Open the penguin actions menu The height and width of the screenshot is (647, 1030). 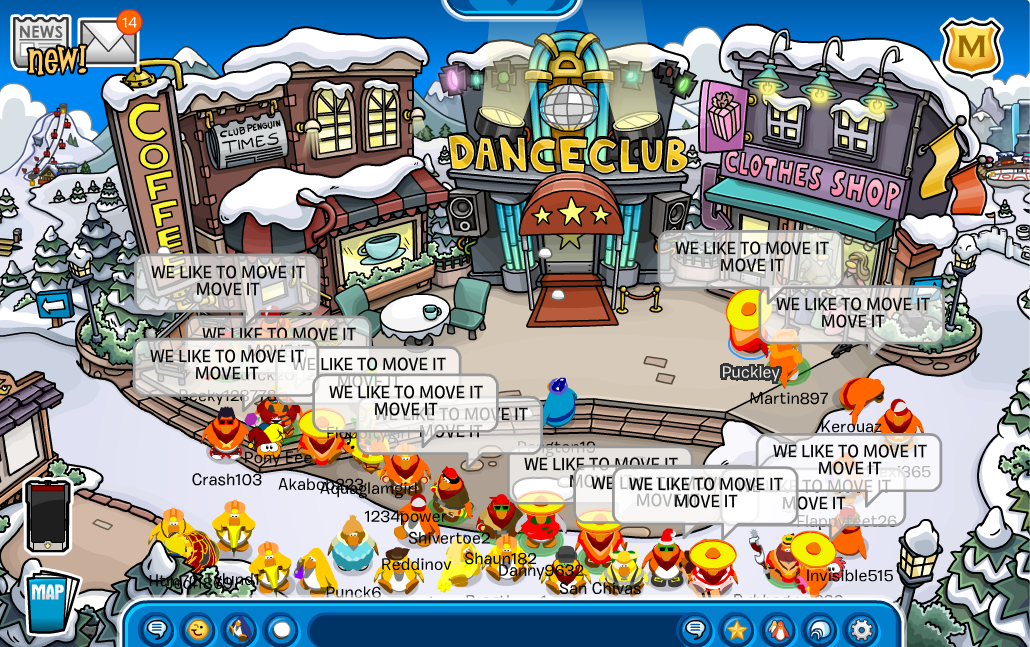(239, 630)
